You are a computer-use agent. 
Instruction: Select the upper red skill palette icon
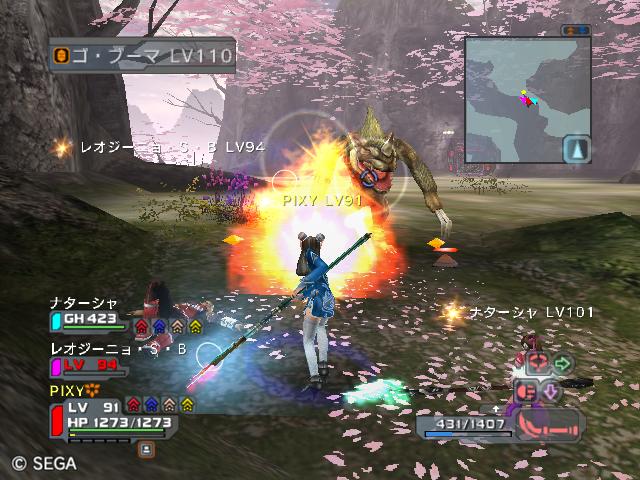537,364
